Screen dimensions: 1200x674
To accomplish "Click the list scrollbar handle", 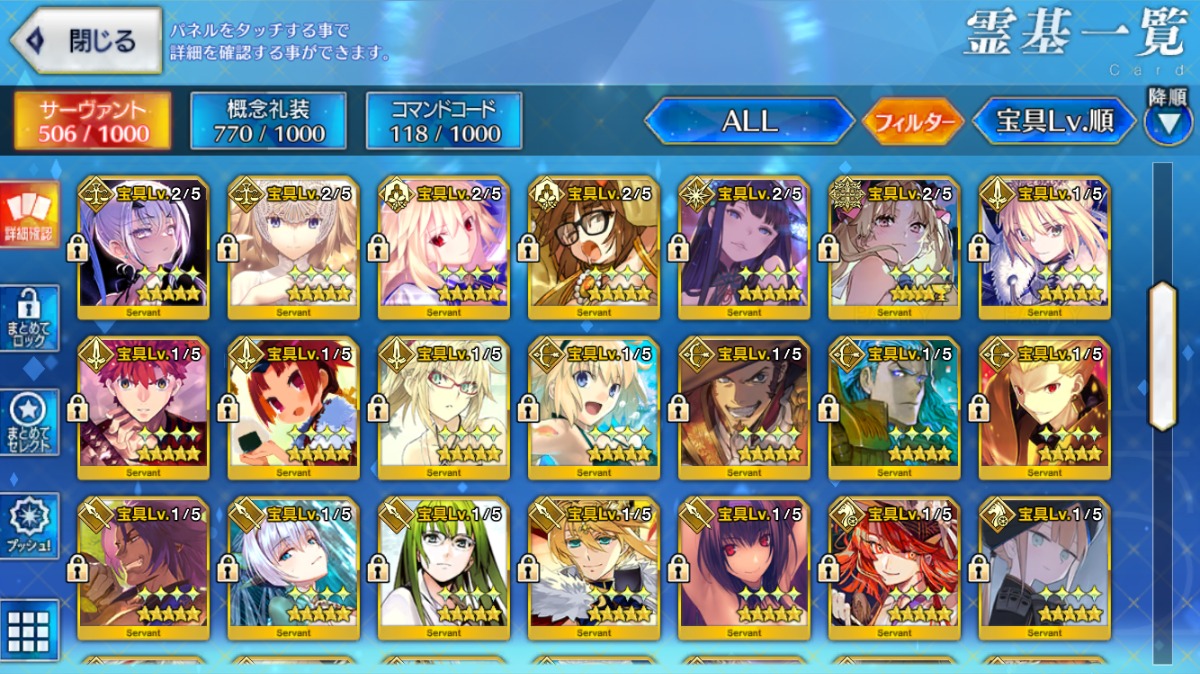I will point(1162,355).
